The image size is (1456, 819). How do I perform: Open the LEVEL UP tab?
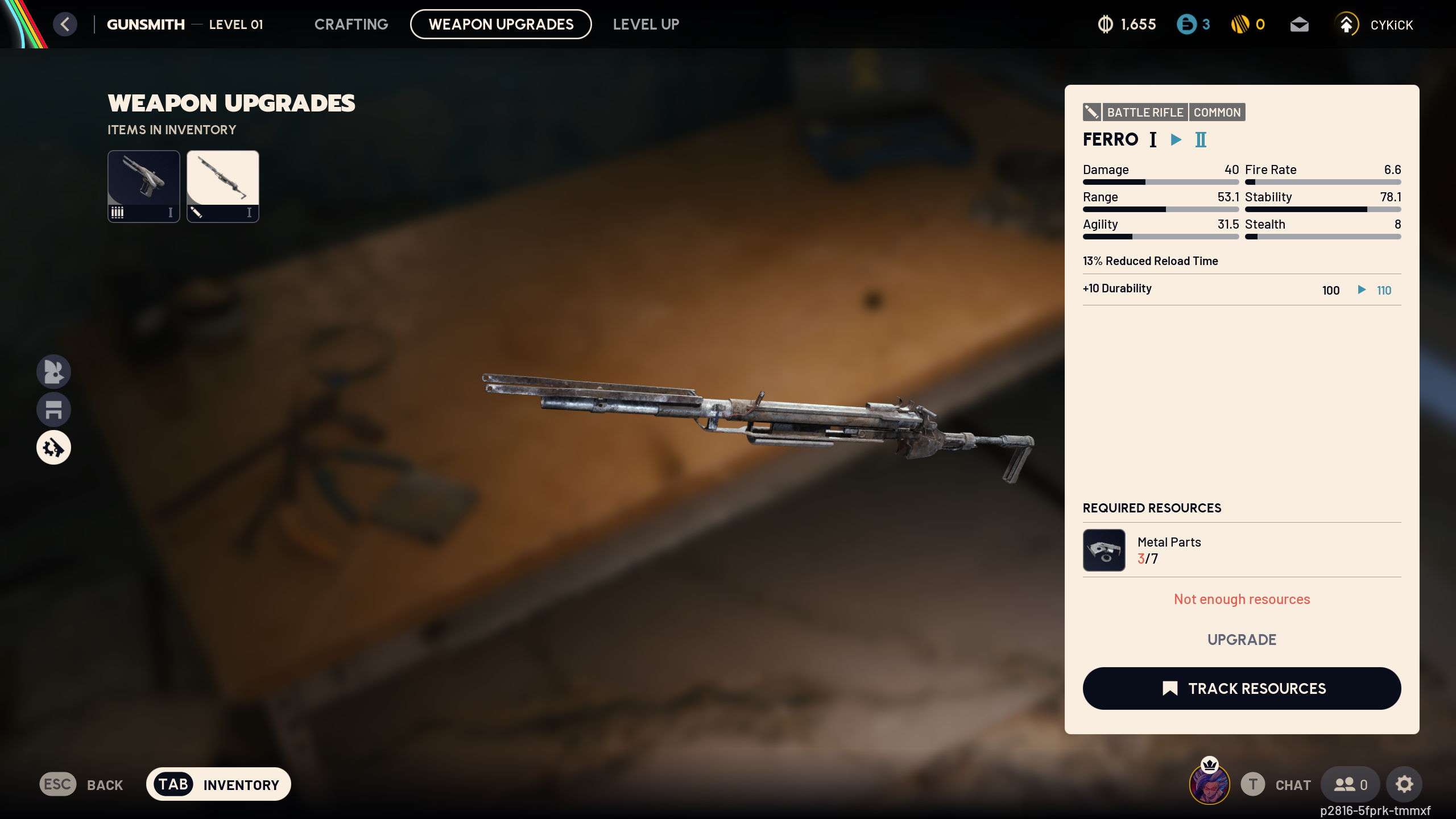pos(646,24)
